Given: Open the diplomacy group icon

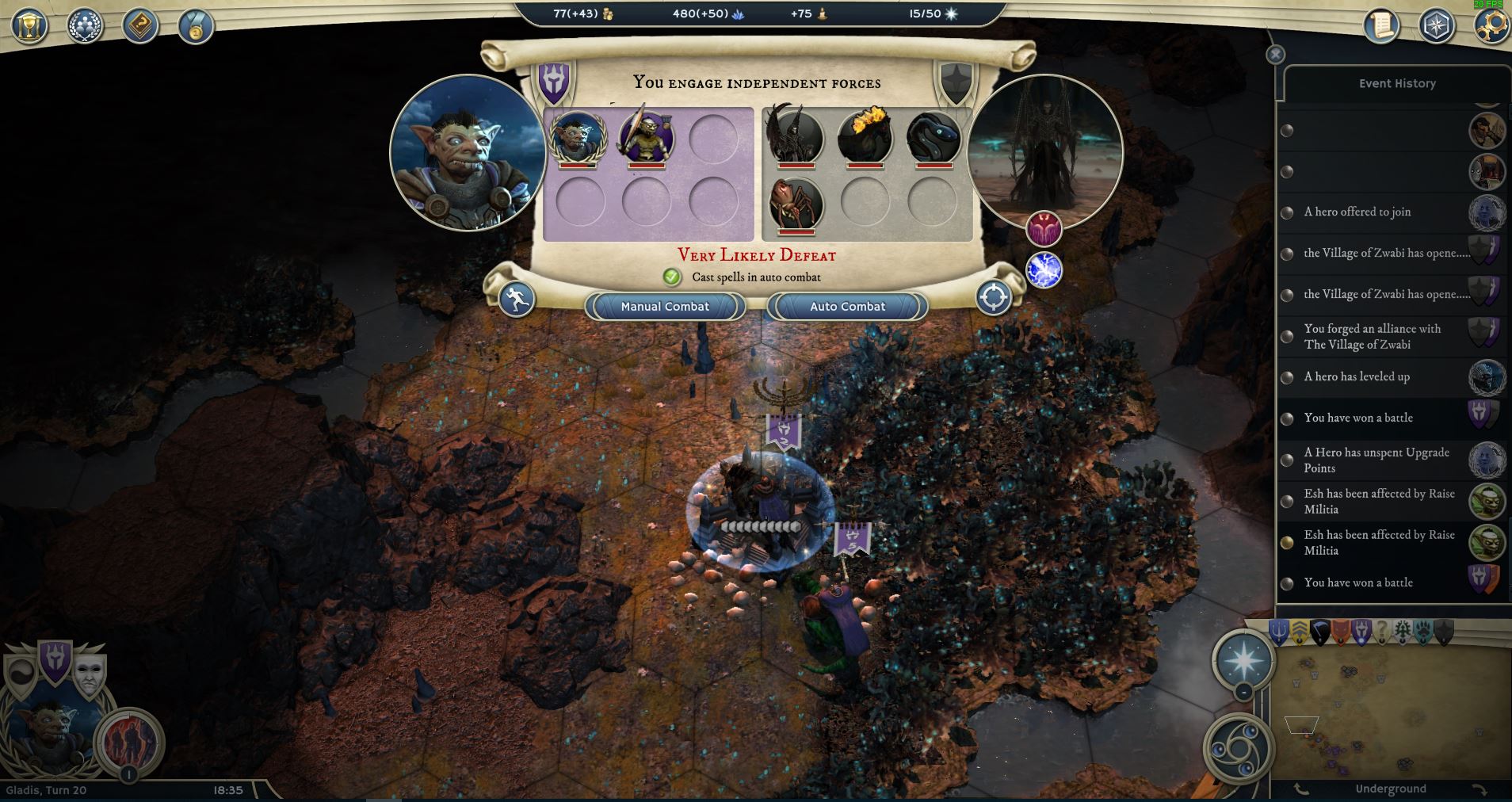Looking at the screenshot, I should [84, 25].
